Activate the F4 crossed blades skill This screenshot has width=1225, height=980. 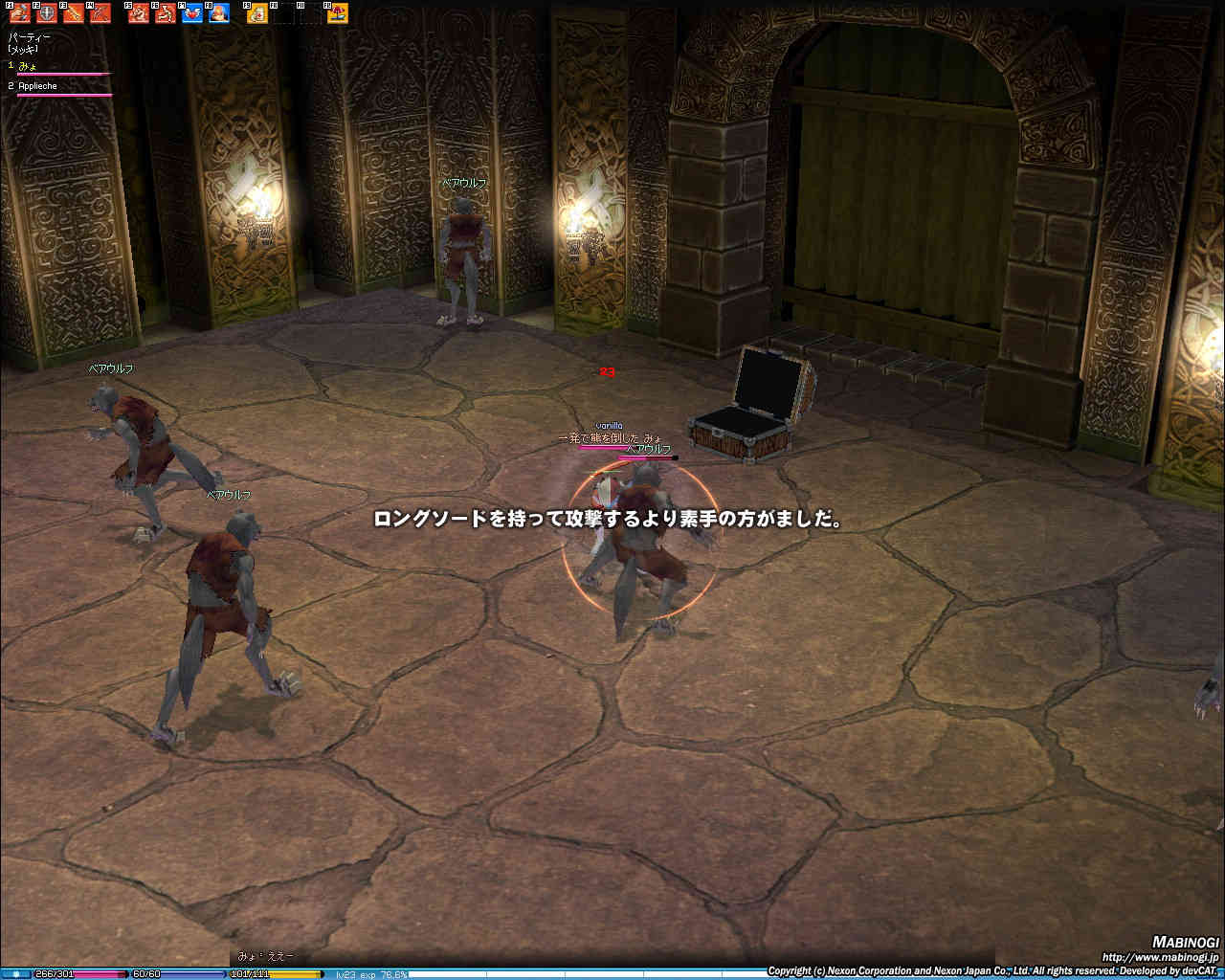pyautogui.click(x=100, y=13)
